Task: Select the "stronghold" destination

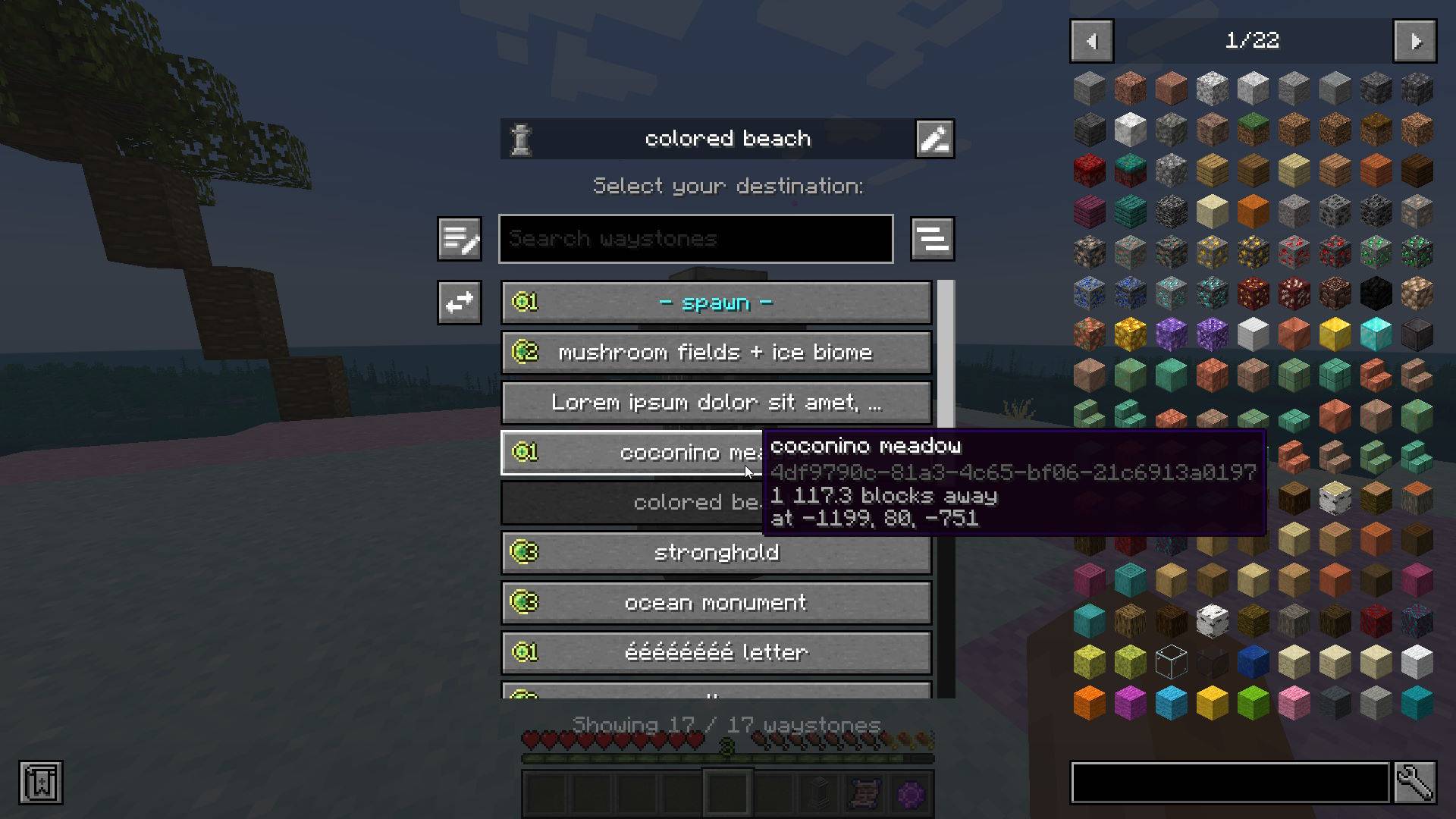Action: [x=716, y=552]
